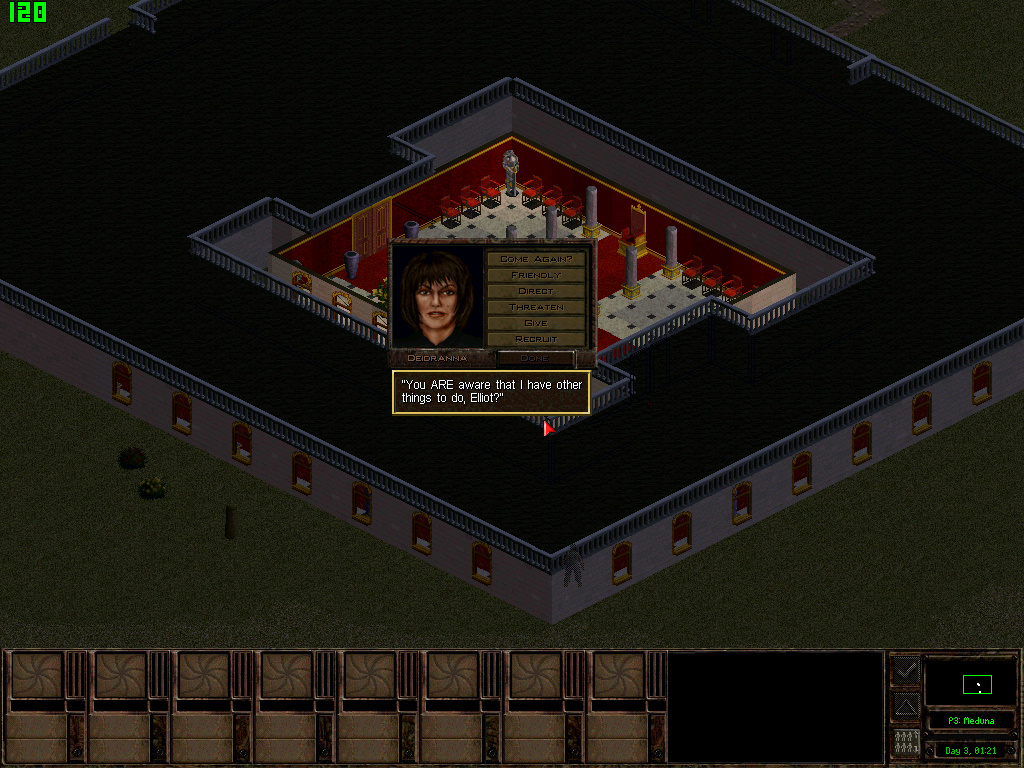Choose Threaten in the dialogue panel
Image resolution: width=1024 pixels, height=768 pixels.
[535, 307]
